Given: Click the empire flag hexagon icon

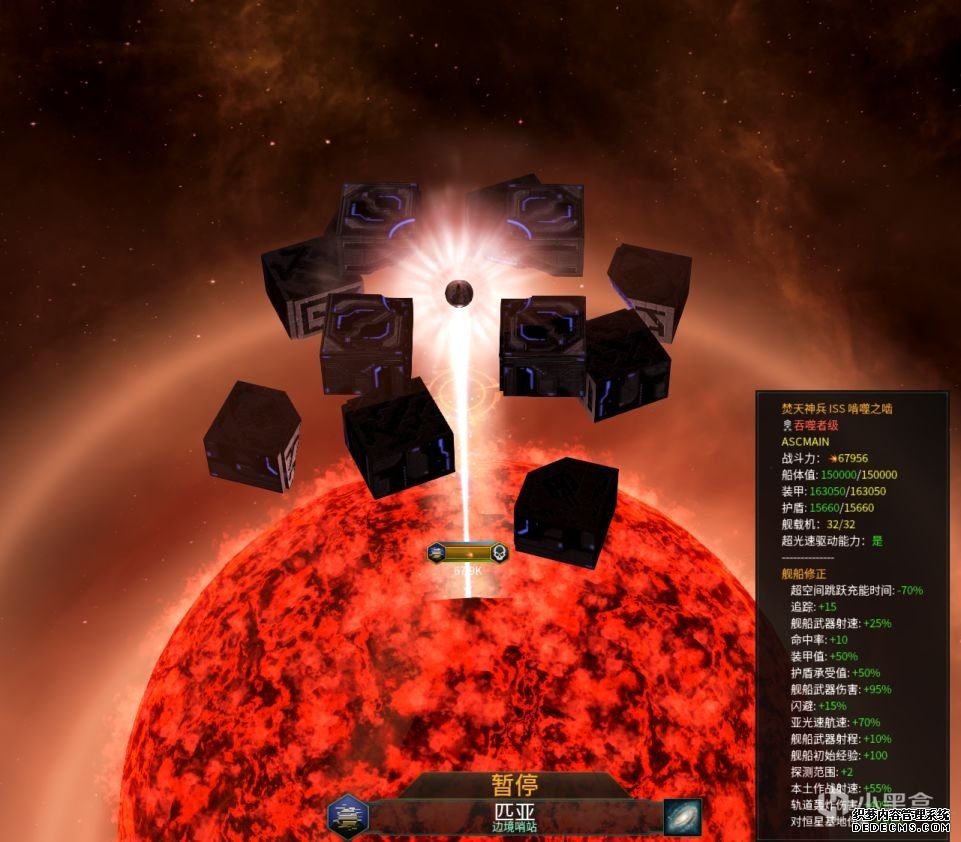Looking at the screenshot, I should pos(348,816).
